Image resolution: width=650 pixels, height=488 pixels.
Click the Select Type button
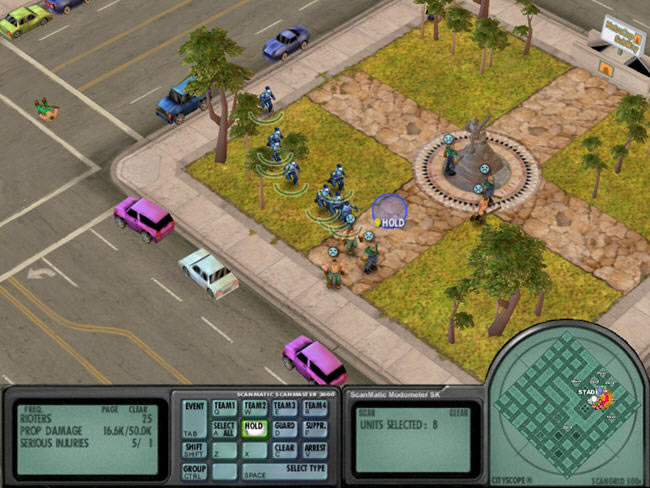point(284,471)
